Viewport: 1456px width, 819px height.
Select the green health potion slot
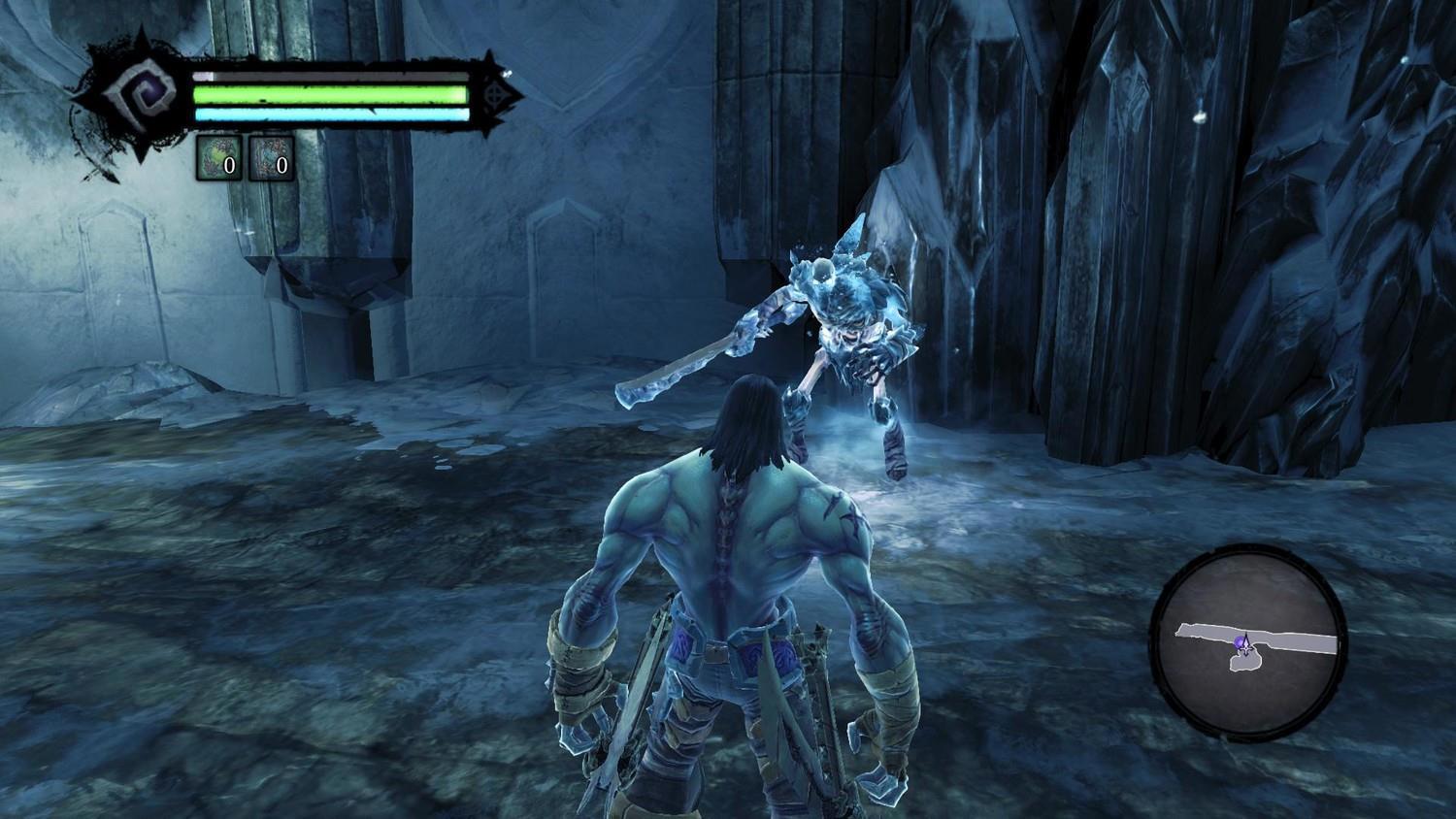(x=218, y=158)
